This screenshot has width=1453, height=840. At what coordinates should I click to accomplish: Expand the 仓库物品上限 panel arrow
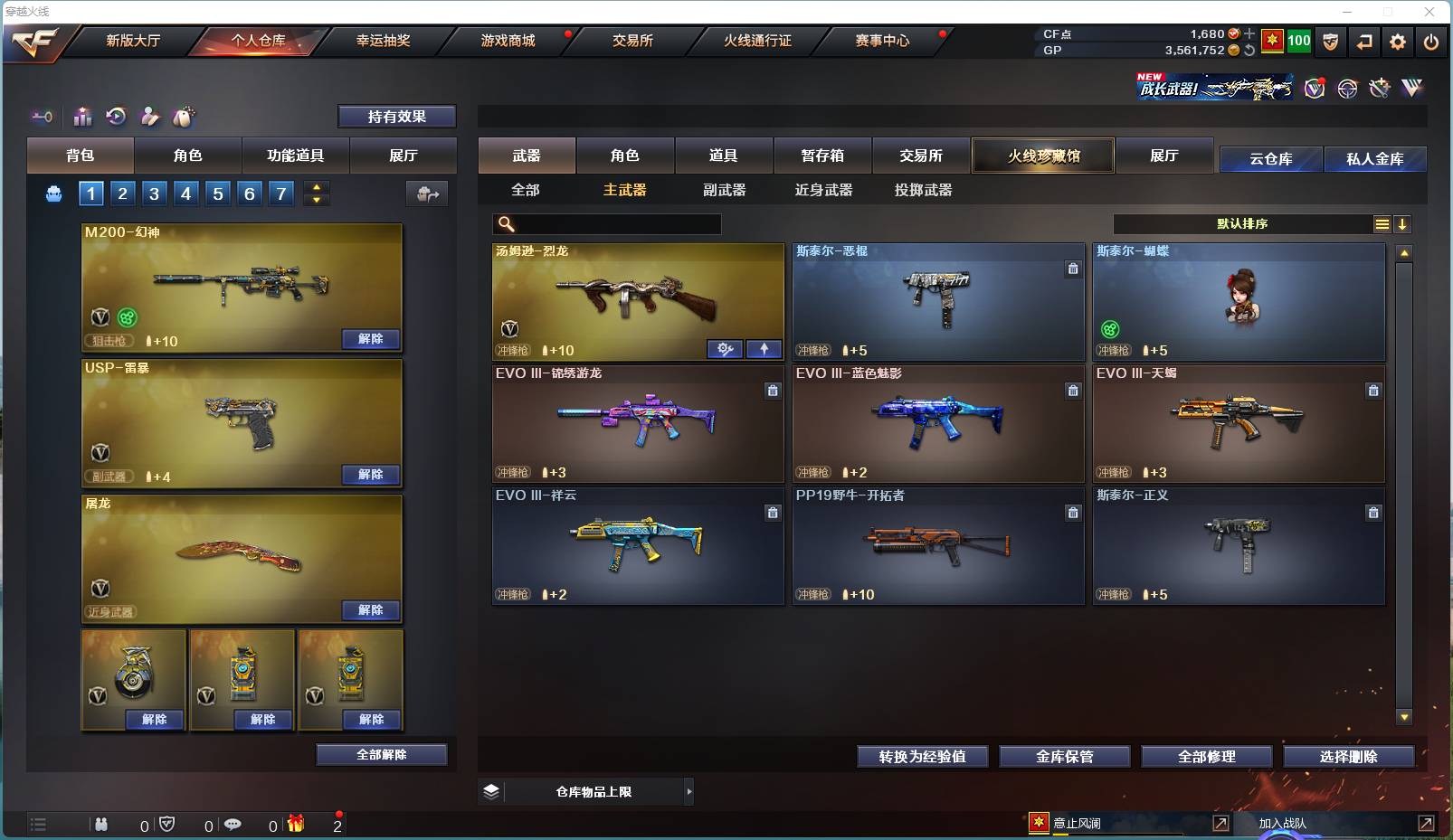click(x=689, y=791)
